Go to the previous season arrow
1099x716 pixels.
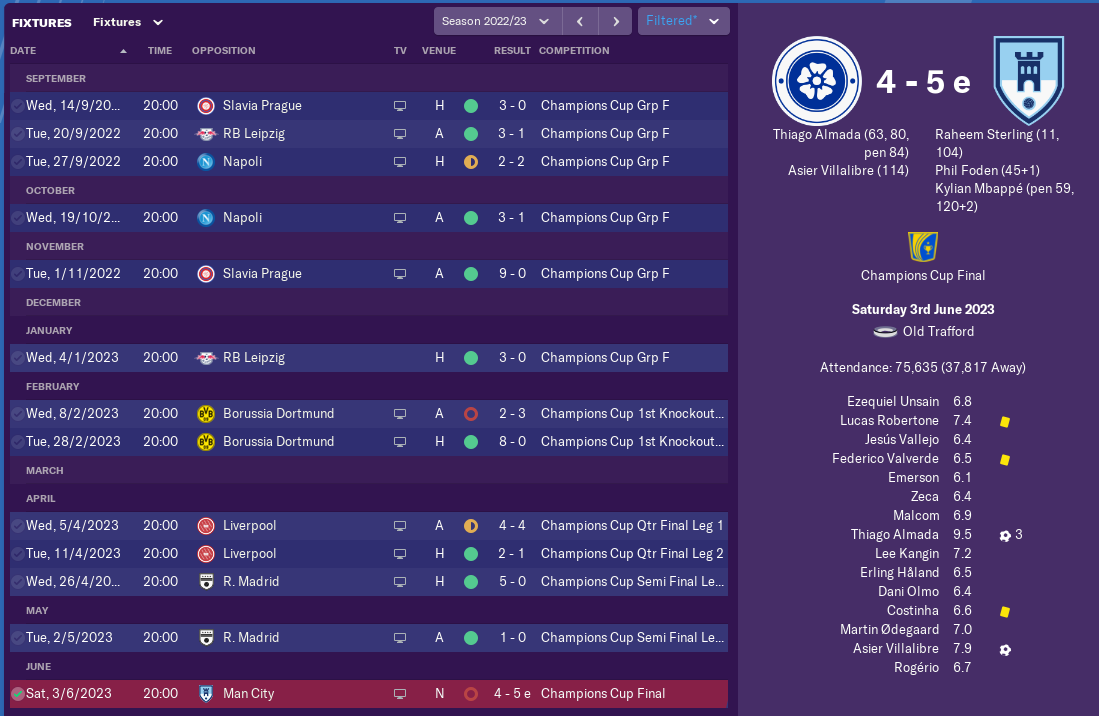580,21
